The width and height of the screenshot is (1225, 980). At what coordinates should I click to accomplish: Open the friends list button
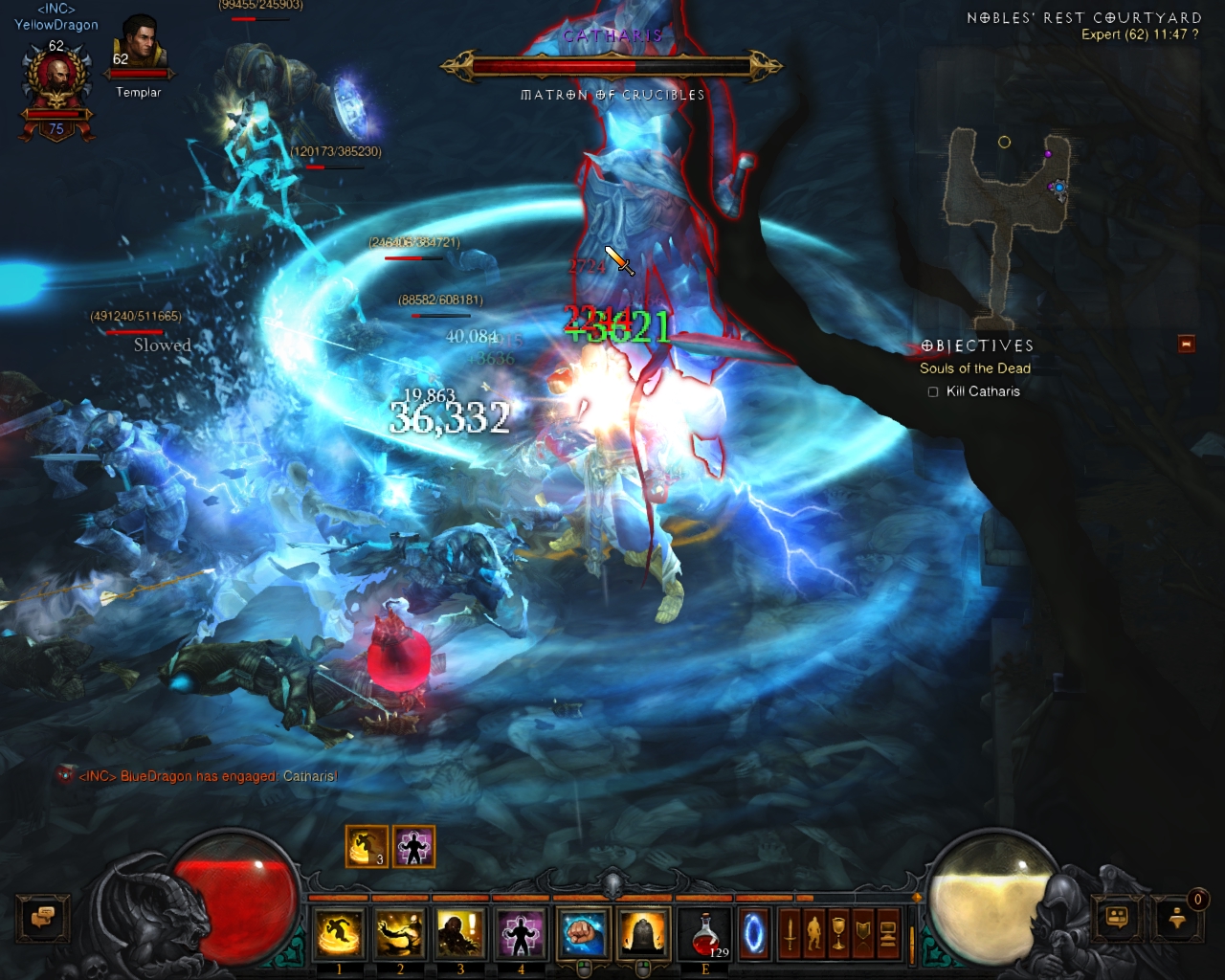pos(1177,918)
